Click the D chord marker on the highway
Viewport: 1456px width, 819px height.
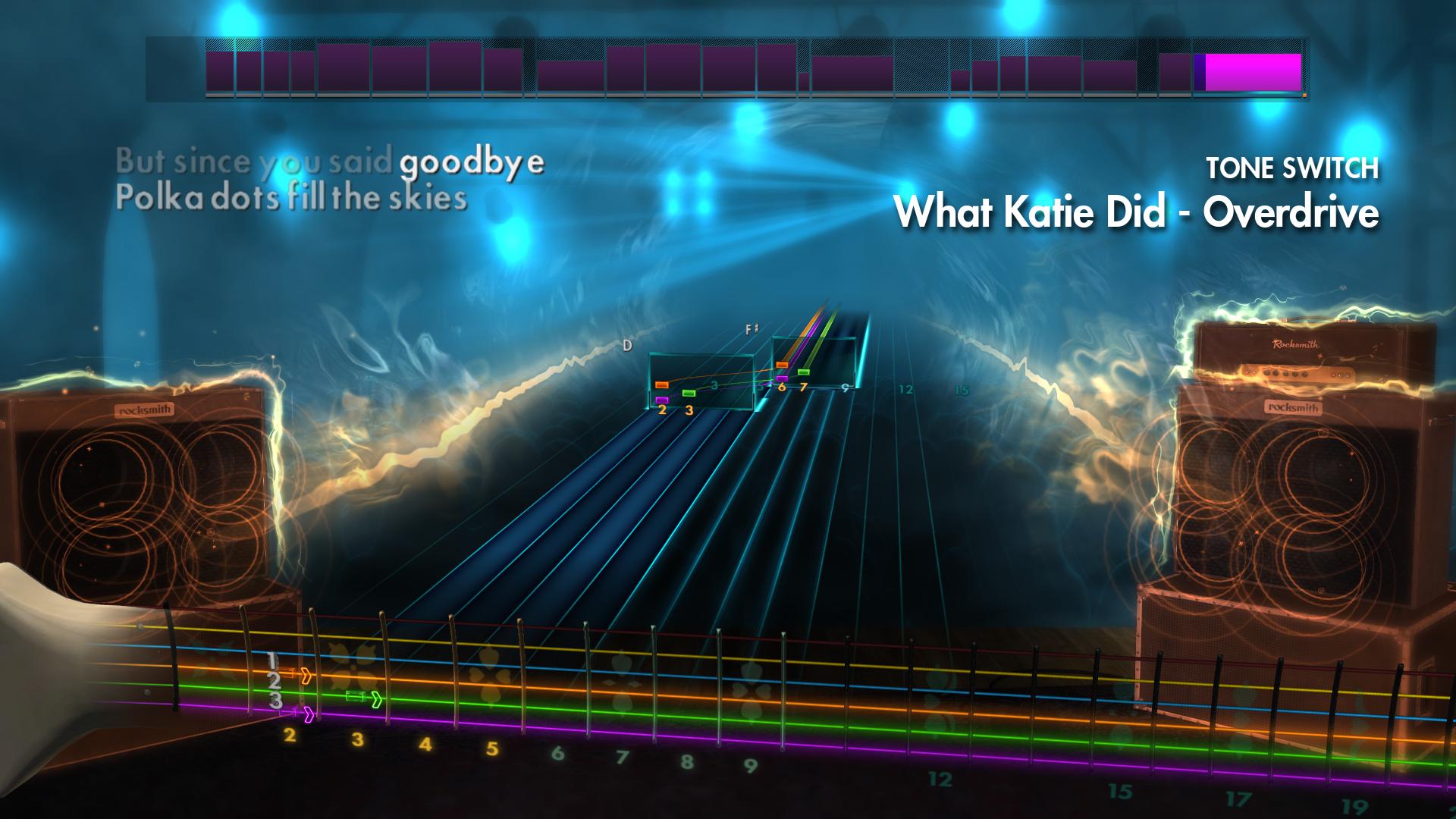click(628, 346)
